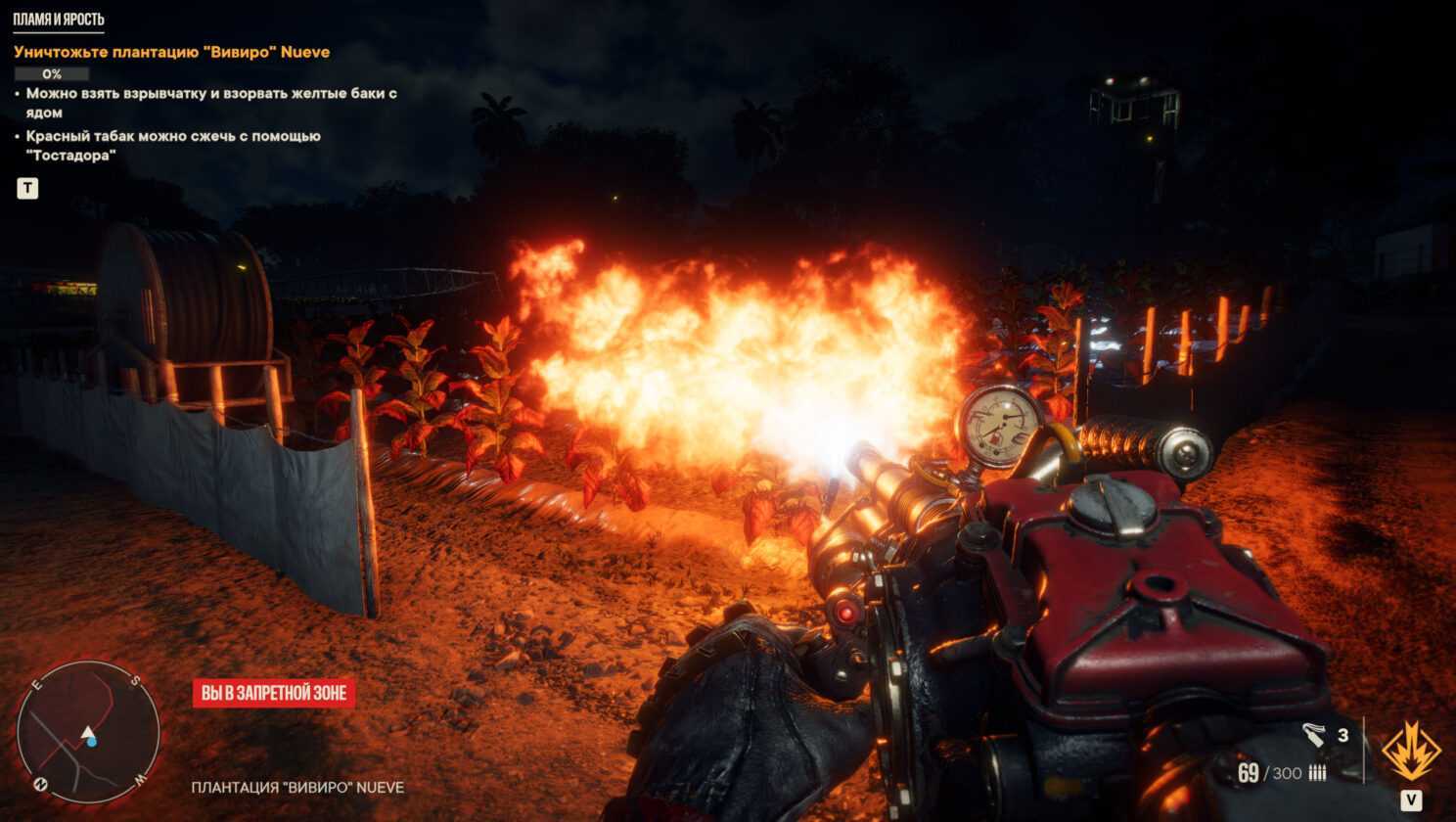Select the Supremo ability icon

tap(1410, 752)
